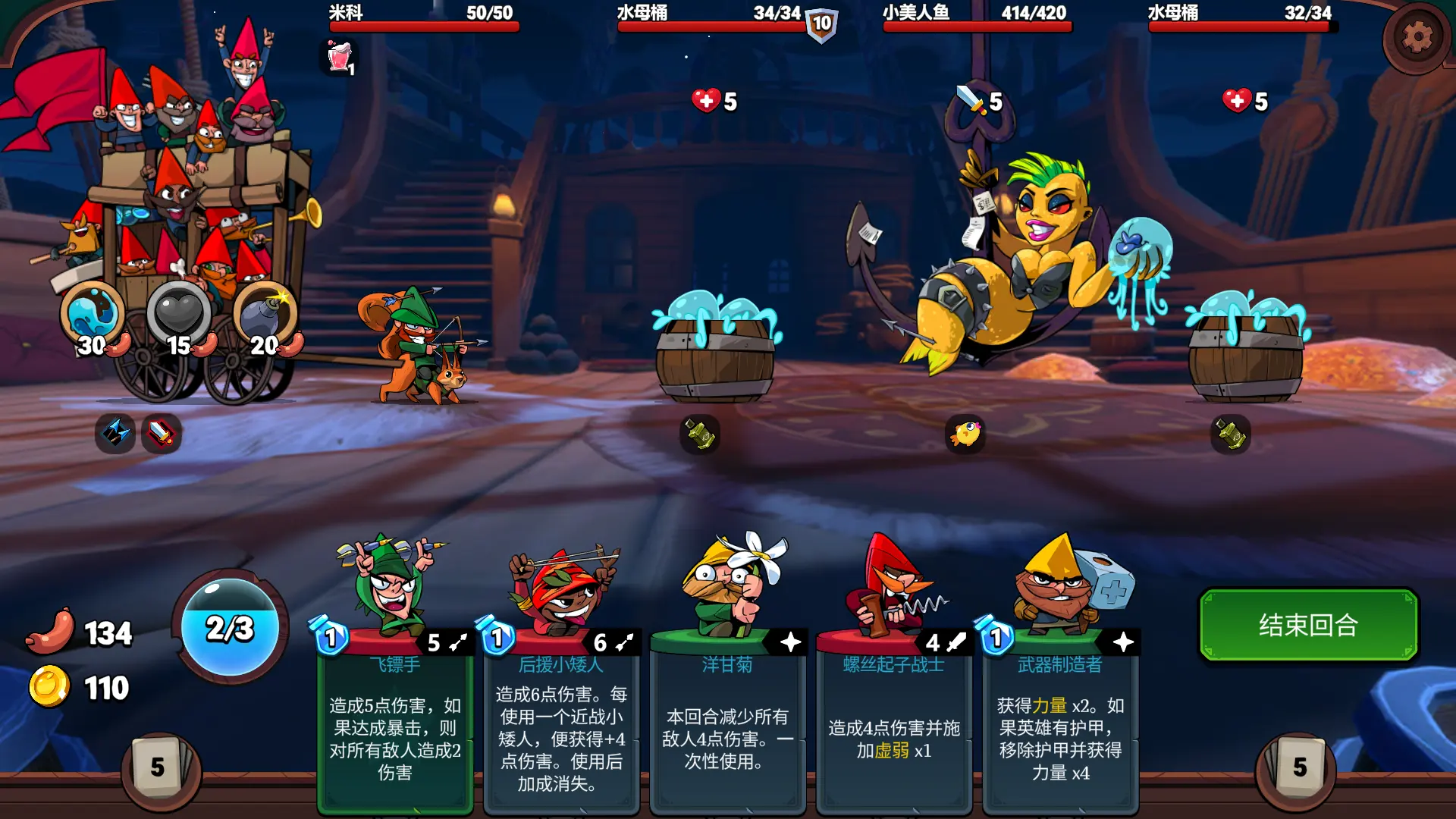Select the 螺丝起子战士 card
The width and height of the screenshot is (1456, 819).
point(893,720)
